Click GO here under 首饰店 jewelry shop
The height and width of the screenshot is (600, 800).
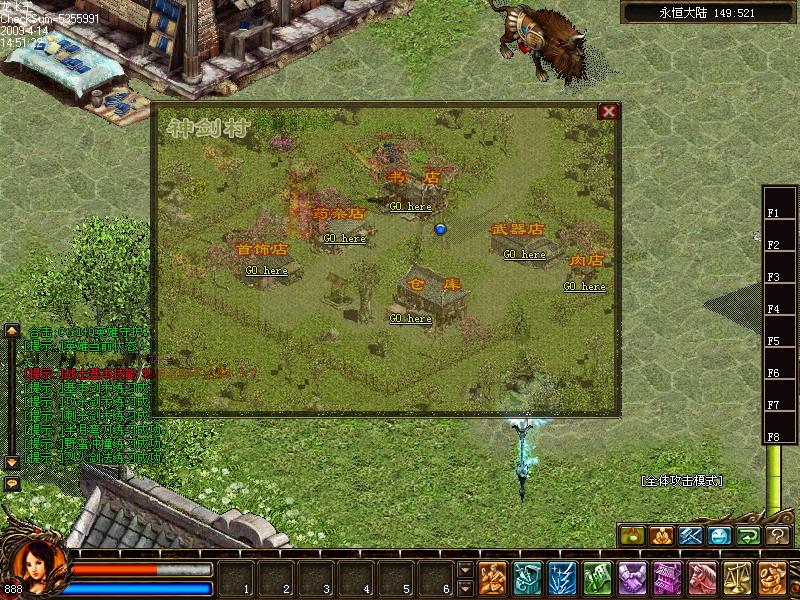click(267, 271)
